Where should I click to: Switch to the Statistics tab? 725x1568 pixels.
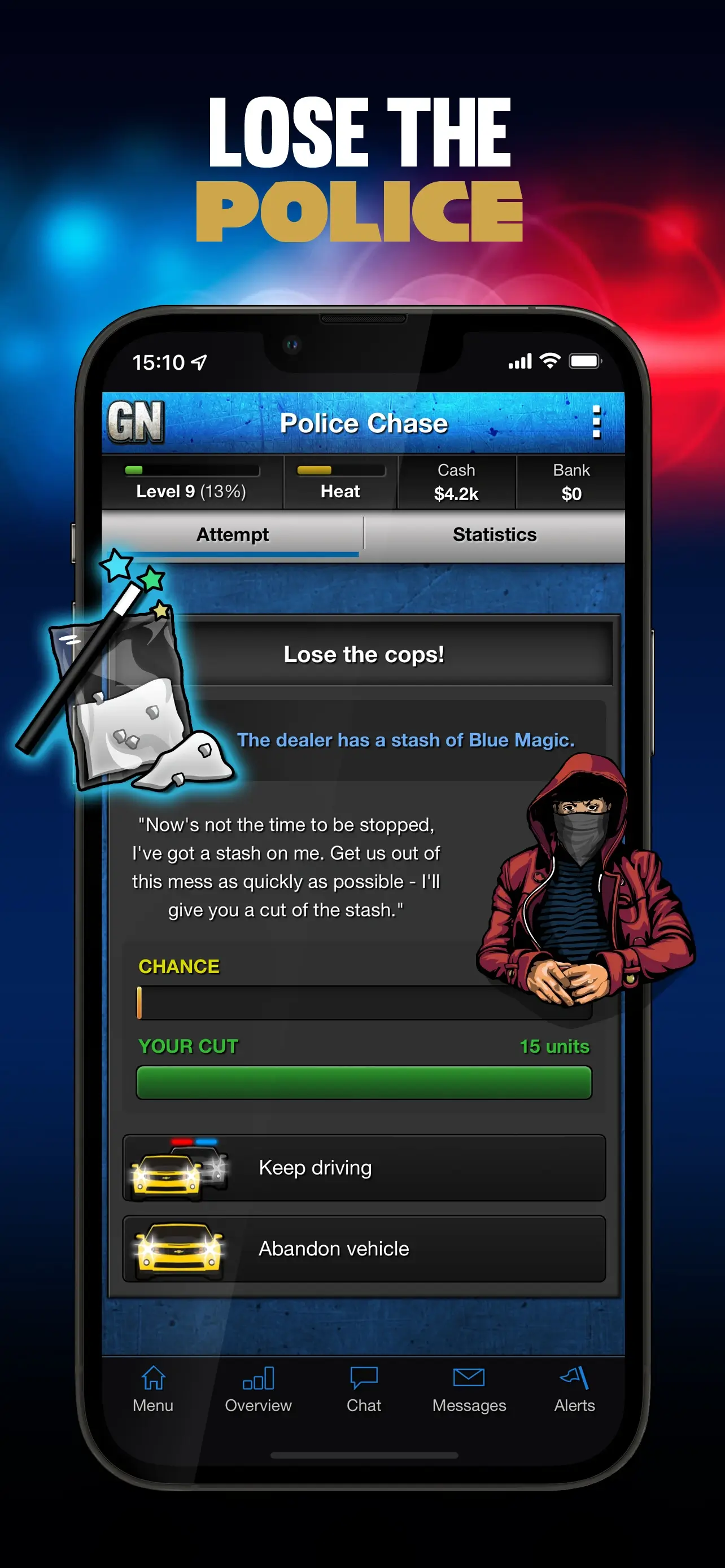click(x=494, y=534)
